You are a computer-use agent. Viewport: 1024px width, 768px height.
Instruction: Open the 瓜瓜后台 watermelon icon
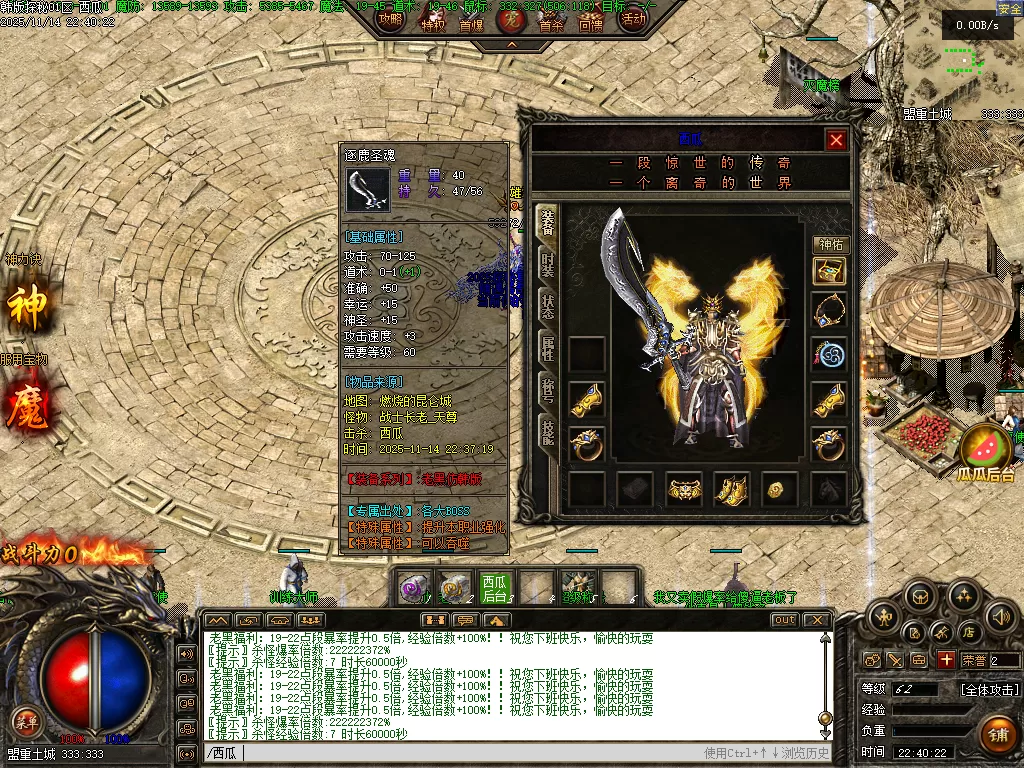pos(986,448)
